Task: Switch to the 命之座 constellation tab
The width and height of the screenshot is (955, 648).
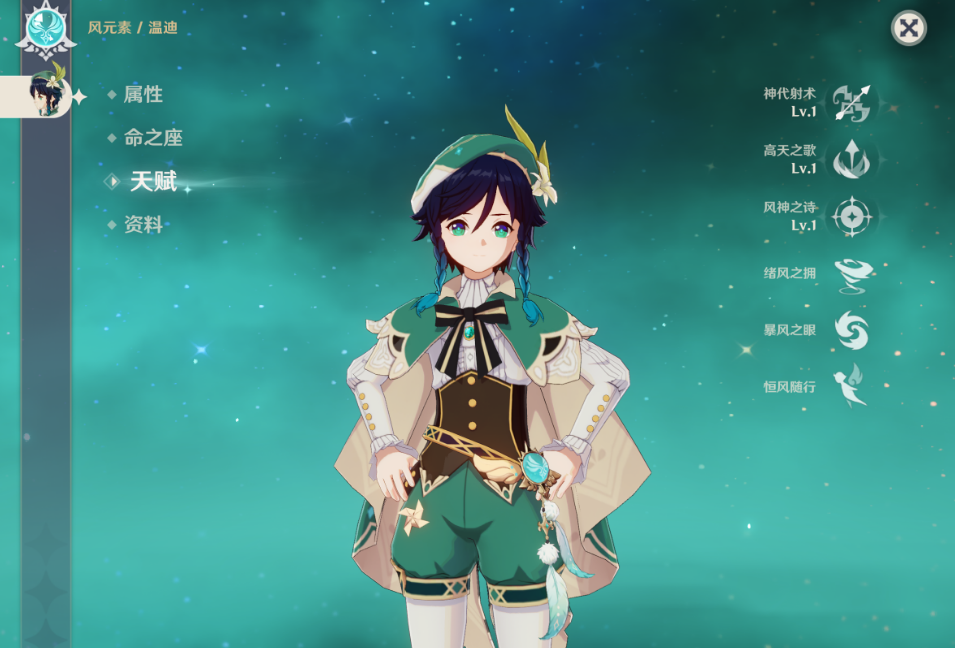Action: click(153, 138)
